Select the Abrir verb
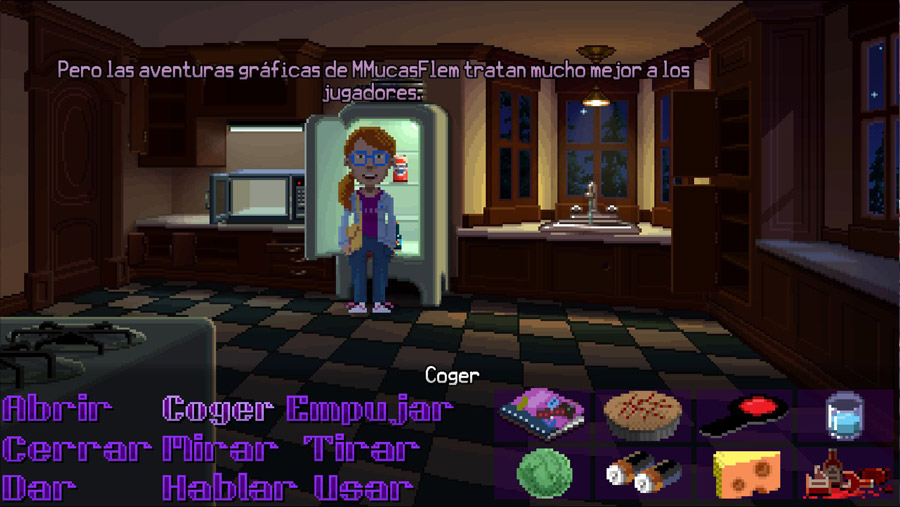This screenshot has width=900, height=507. 58,409
